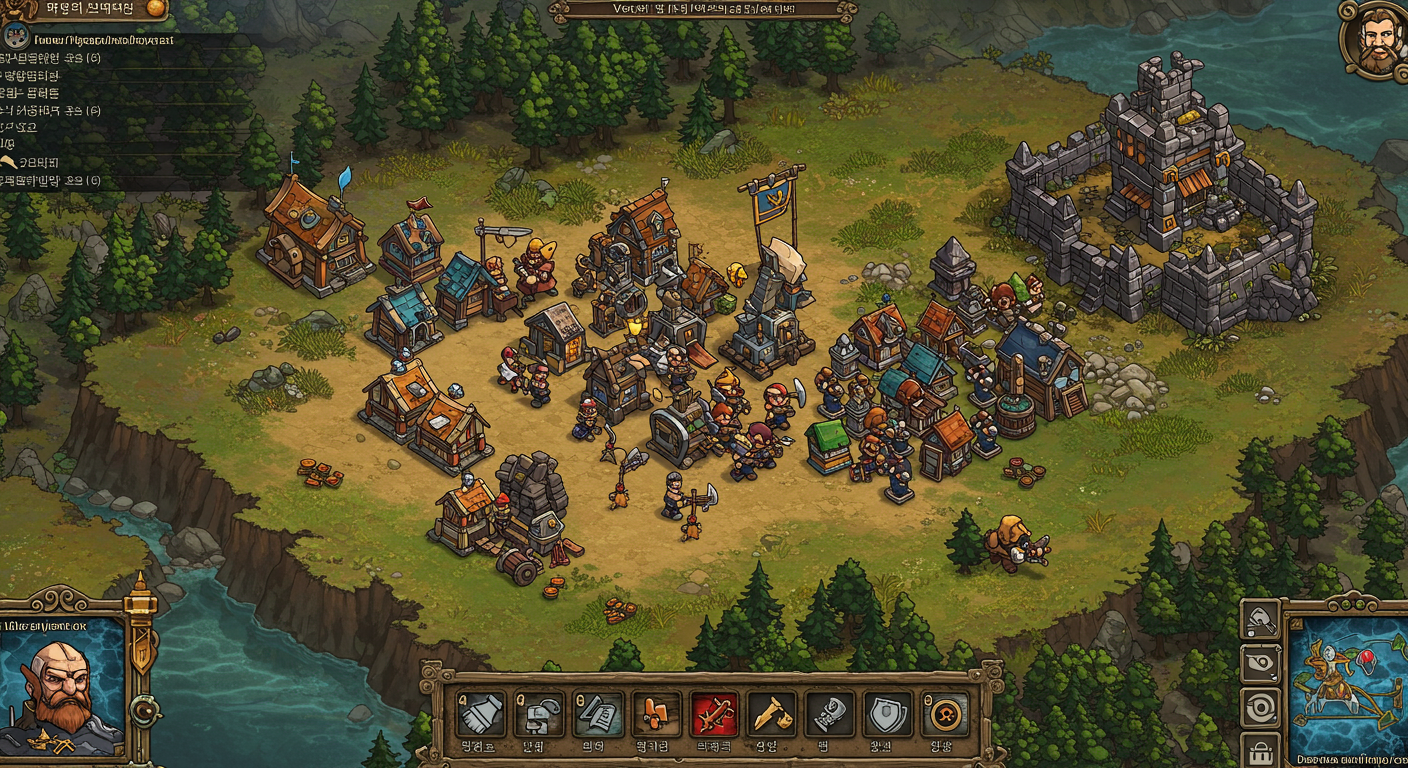Image resolution: width=1408 pixels, height=768 pixels.
Task: Click the top center title banner
Action: pyautogui.click(x=703, y=10)
